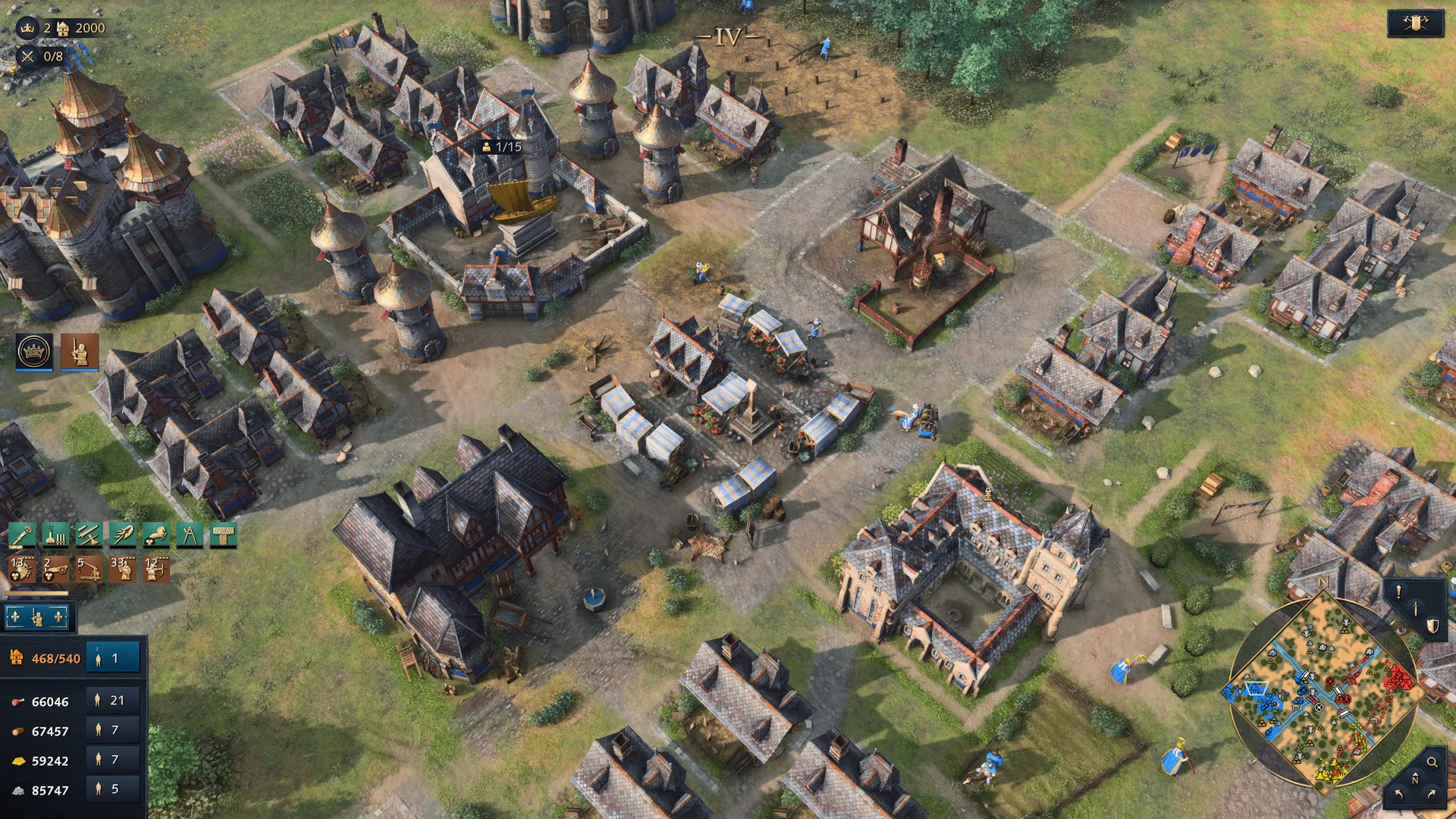This screenshot has width=1456, height=819.
Task: Click the fleur-de-lis soldier banner button
Action: point(36,618)
